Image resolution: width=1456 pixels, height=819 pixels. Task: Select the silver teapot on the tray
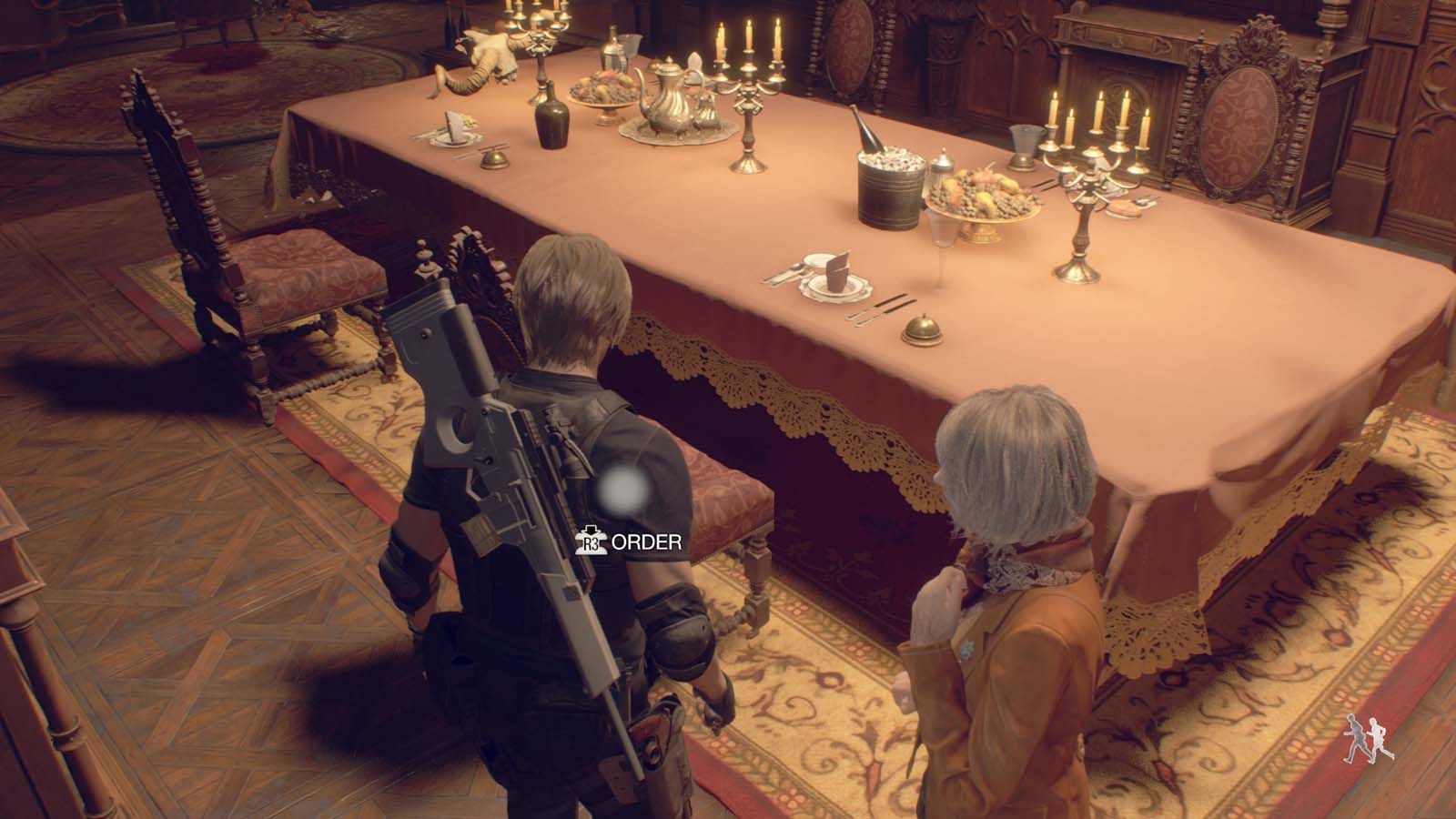tap(664, 96)
